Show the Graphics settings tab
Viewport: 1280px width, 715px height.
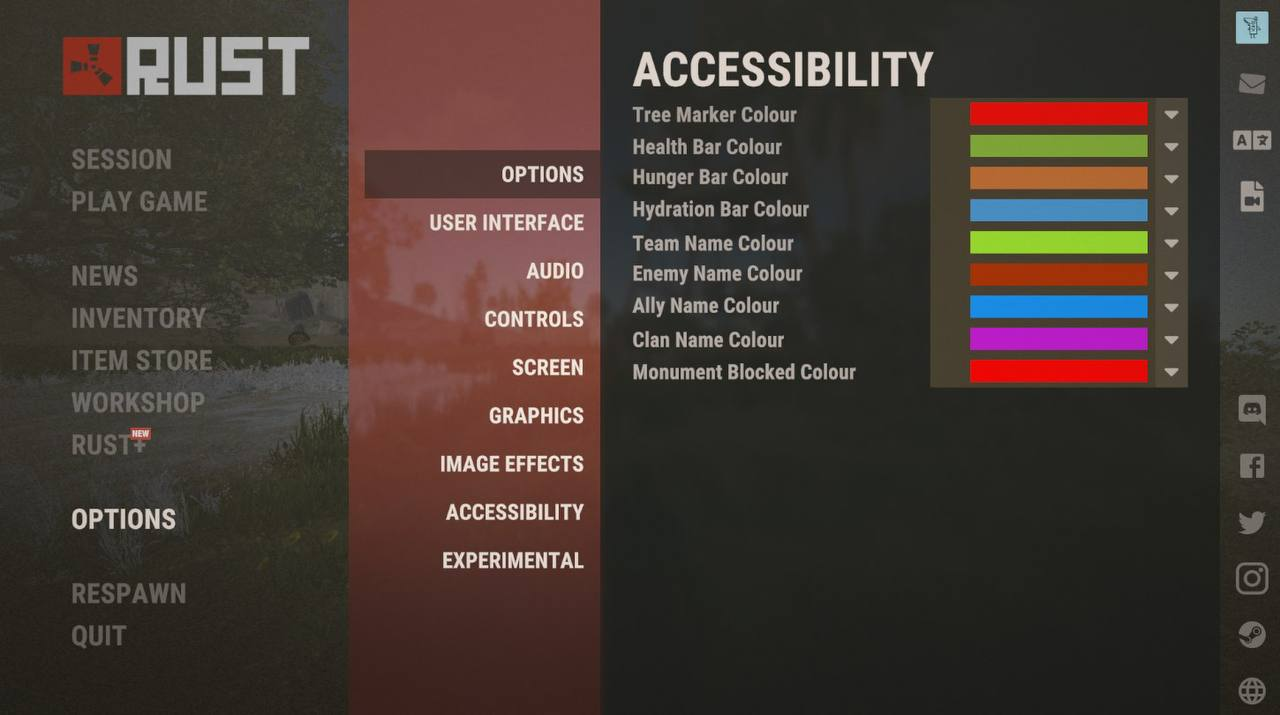(536, 415)
